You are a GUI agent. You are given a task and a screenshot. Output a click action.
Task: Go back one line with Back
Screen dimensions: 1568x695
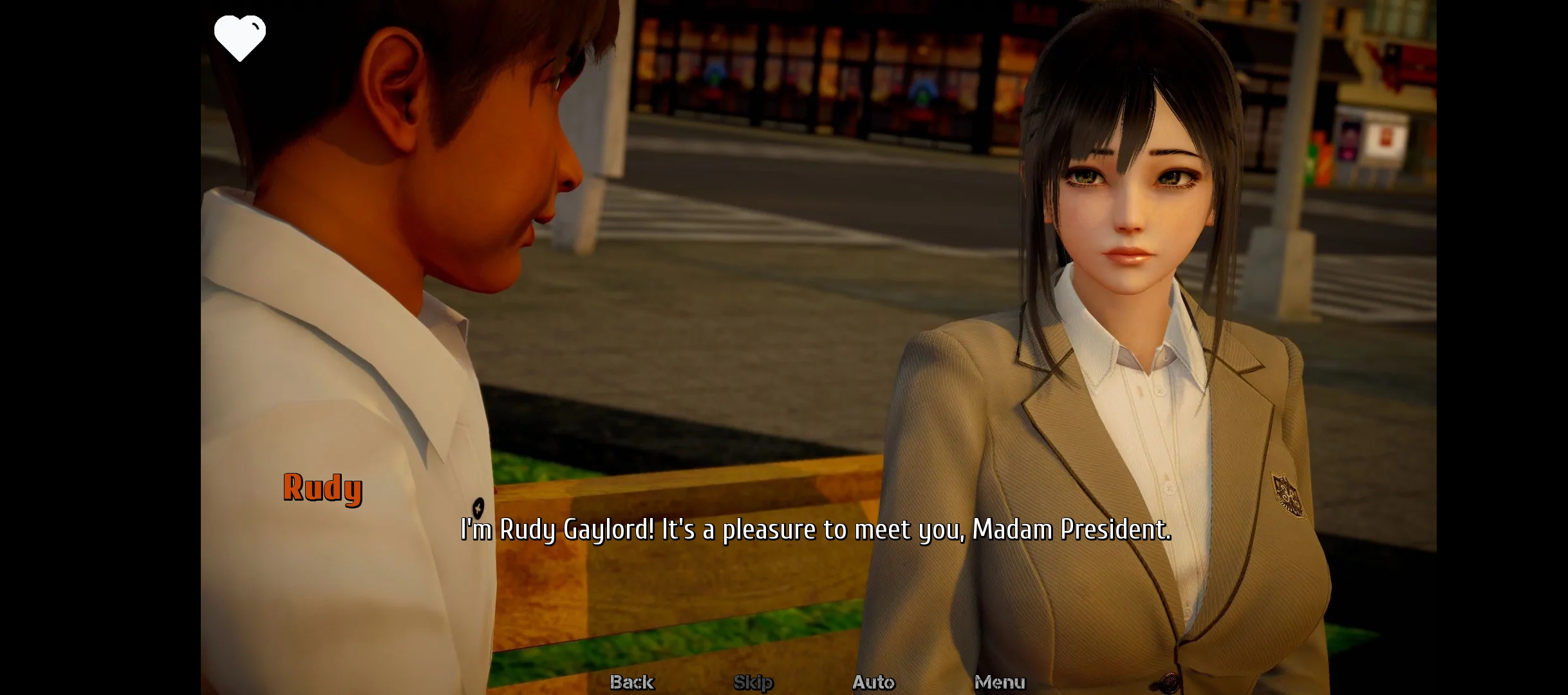click(x=631, y=681)
